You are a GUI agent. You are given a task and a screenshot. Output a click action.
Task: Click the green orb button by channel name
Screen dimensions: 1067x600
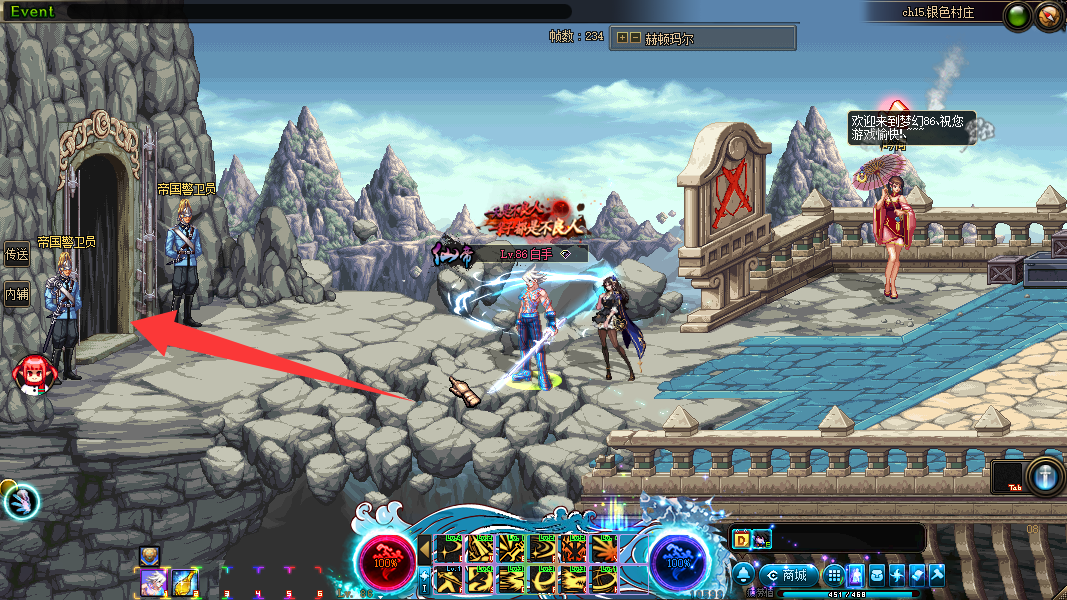(x=1019, y=16)
